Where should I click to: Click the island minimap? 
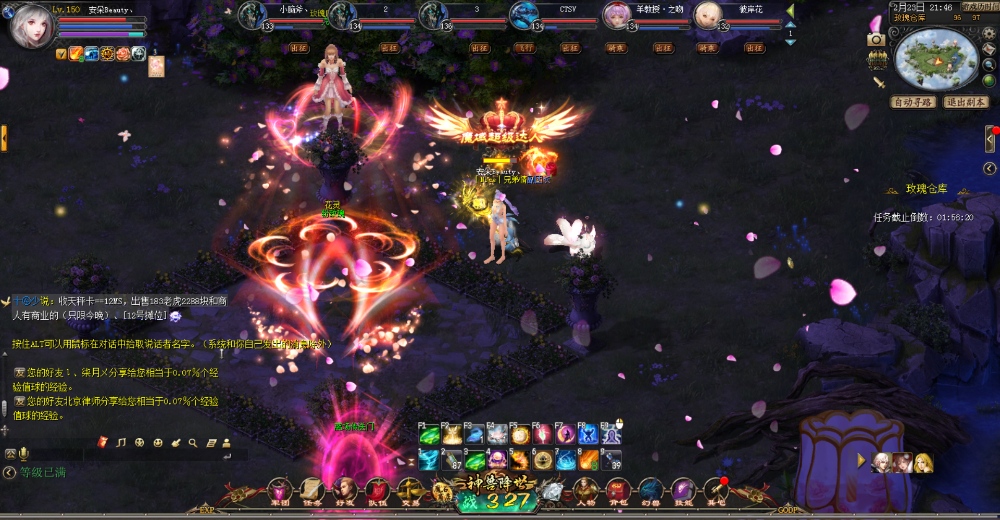[938, 59]
